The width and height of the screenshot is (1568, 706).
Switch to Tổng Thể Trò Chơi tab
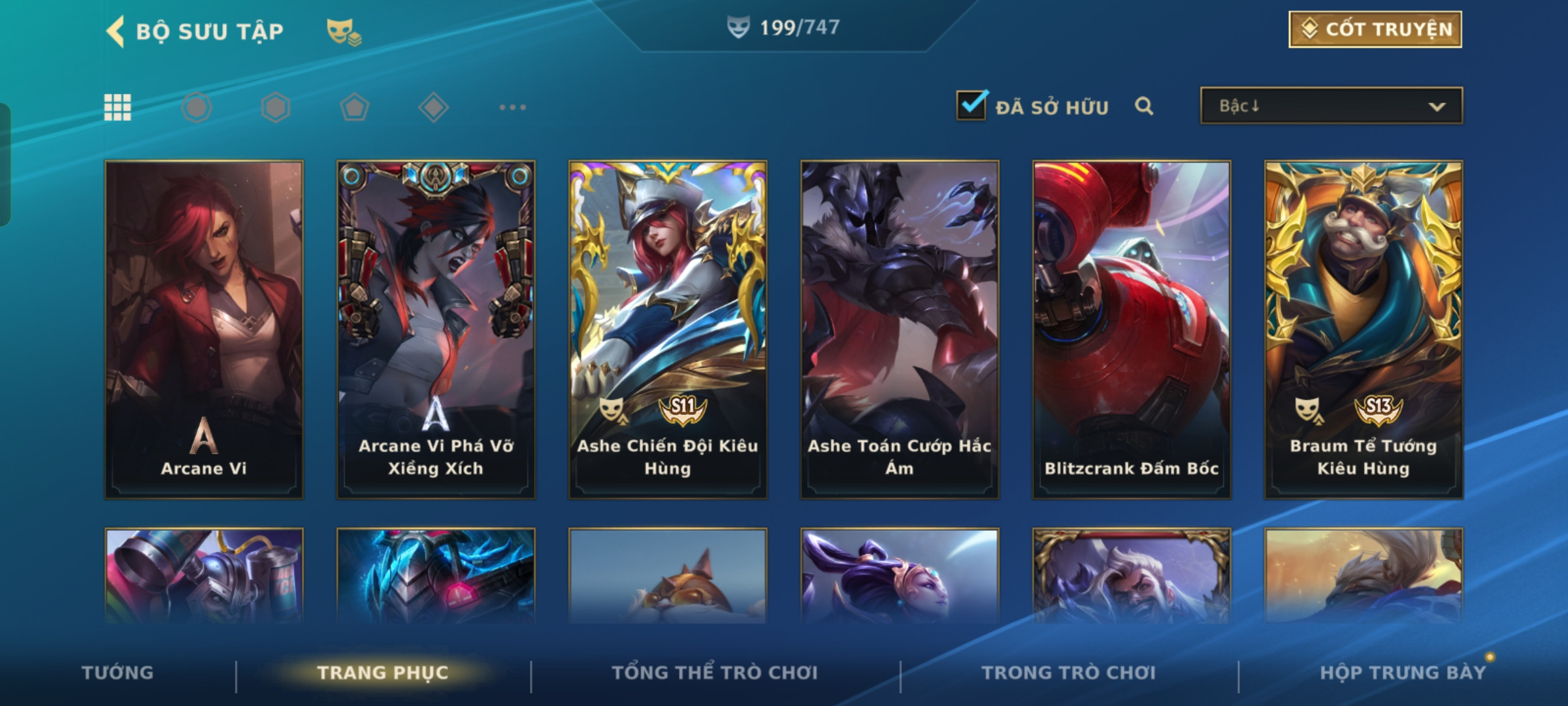715,673
